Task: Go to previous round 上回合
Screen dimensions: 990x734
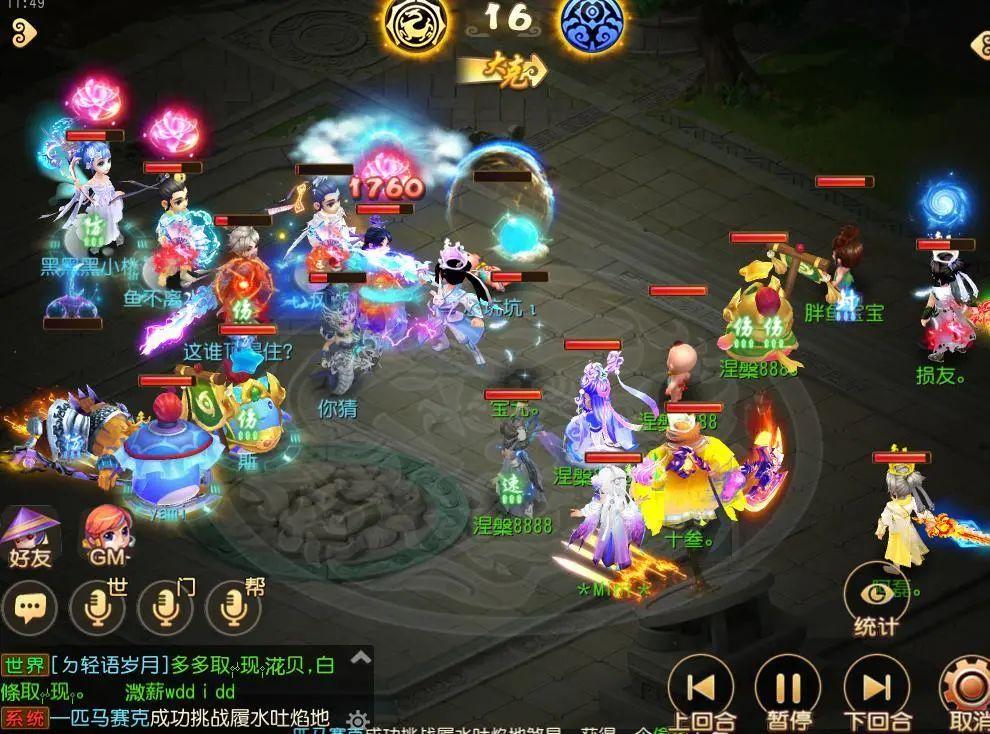Action: tap(702, 690)
